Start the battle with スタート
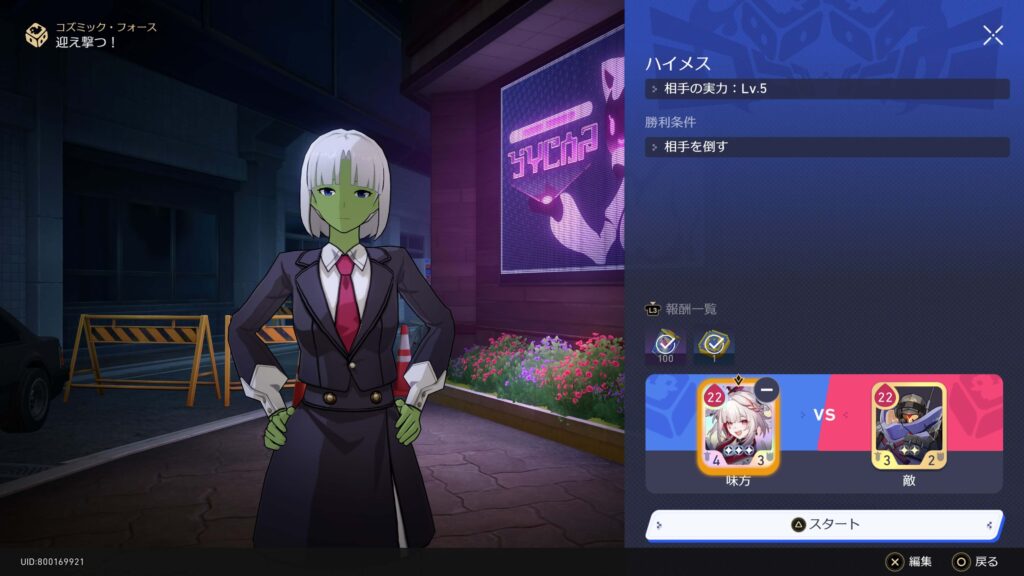Image resolution: width=1024 pixels, height=576 pixels. 824,524
